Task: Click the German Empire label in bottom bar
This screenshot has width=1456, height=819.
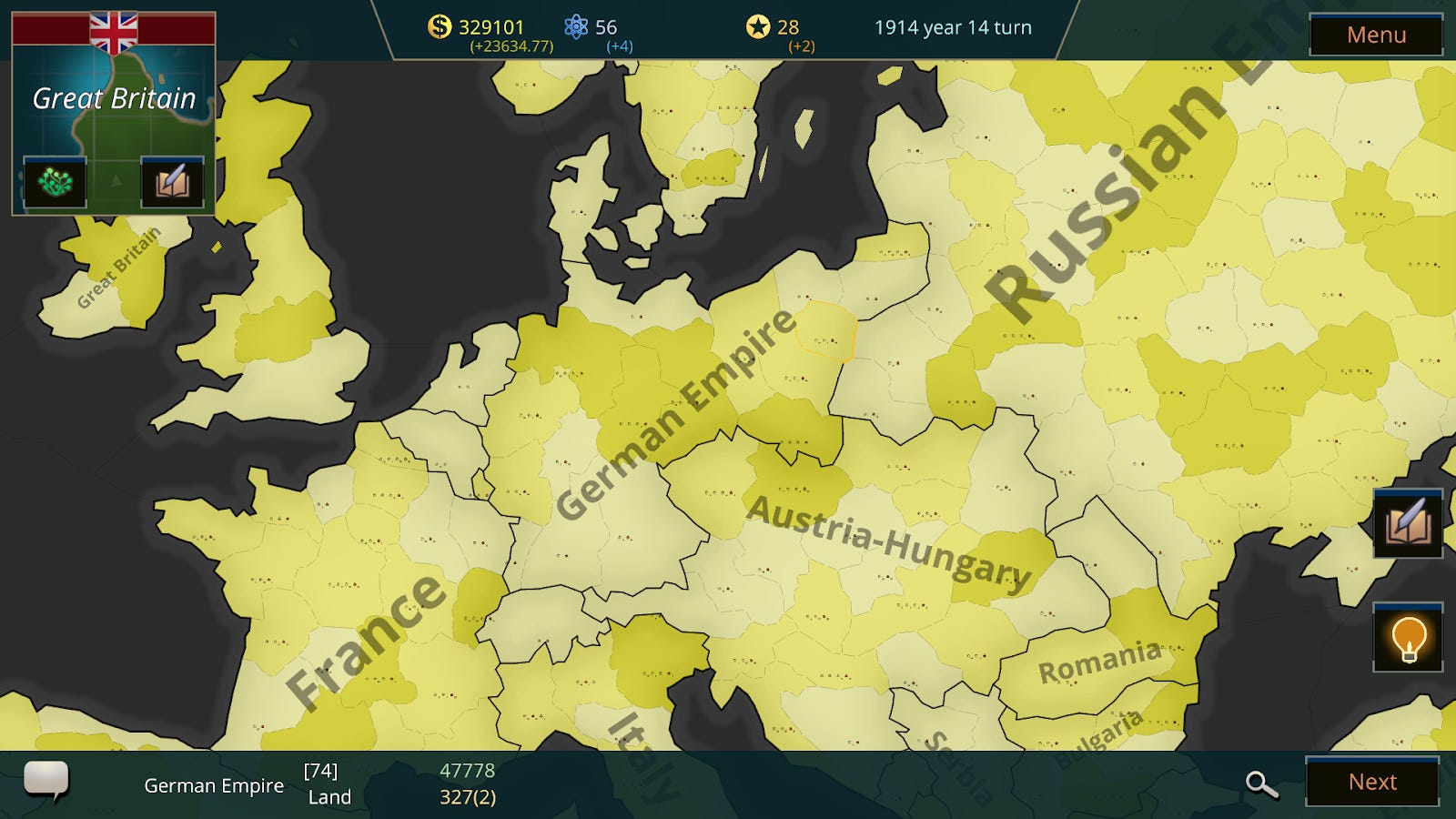Action: [x=214, y=784]
